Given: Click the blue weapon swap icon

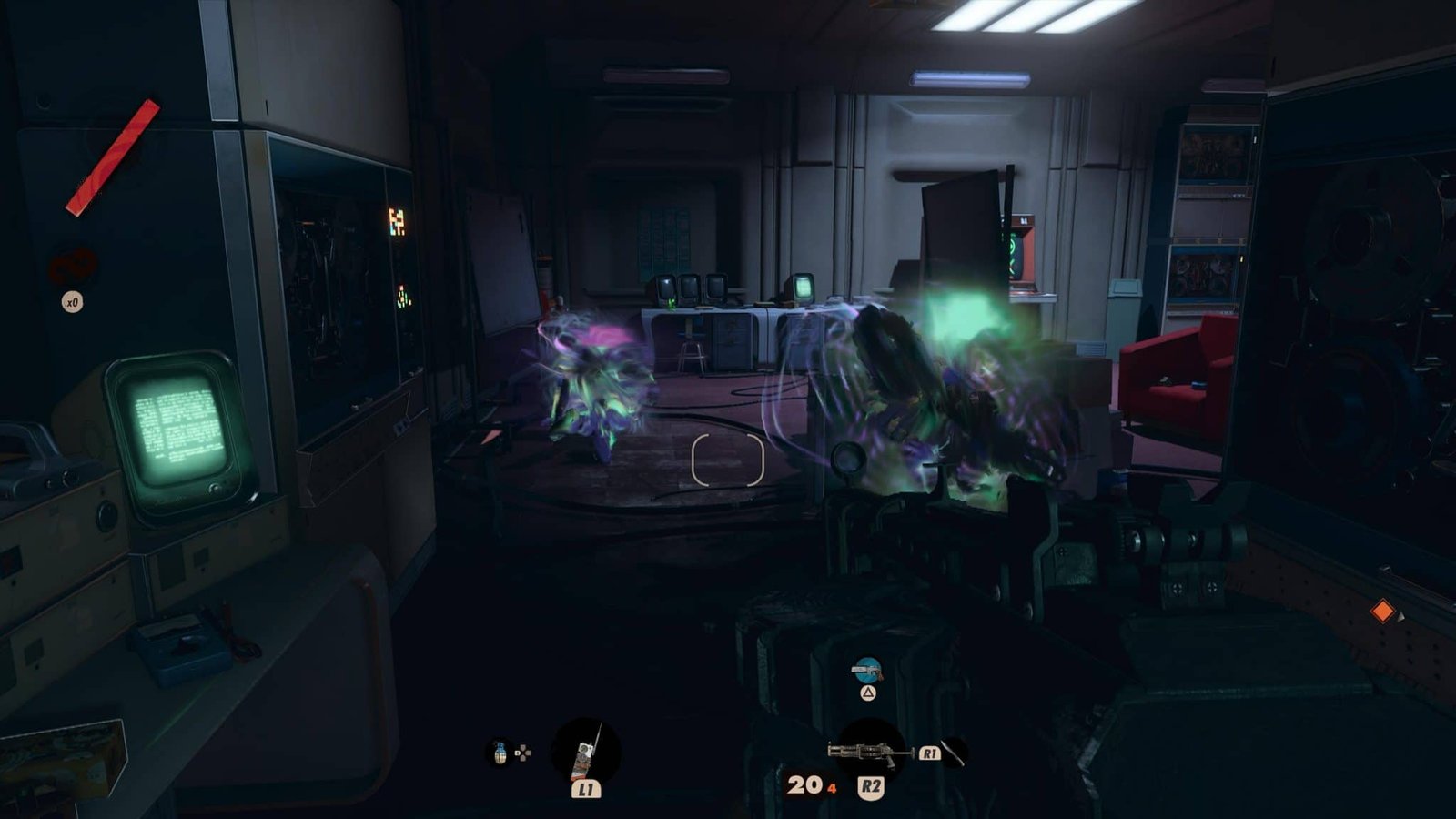Looking at the screenshot, I should click(867, 672).
